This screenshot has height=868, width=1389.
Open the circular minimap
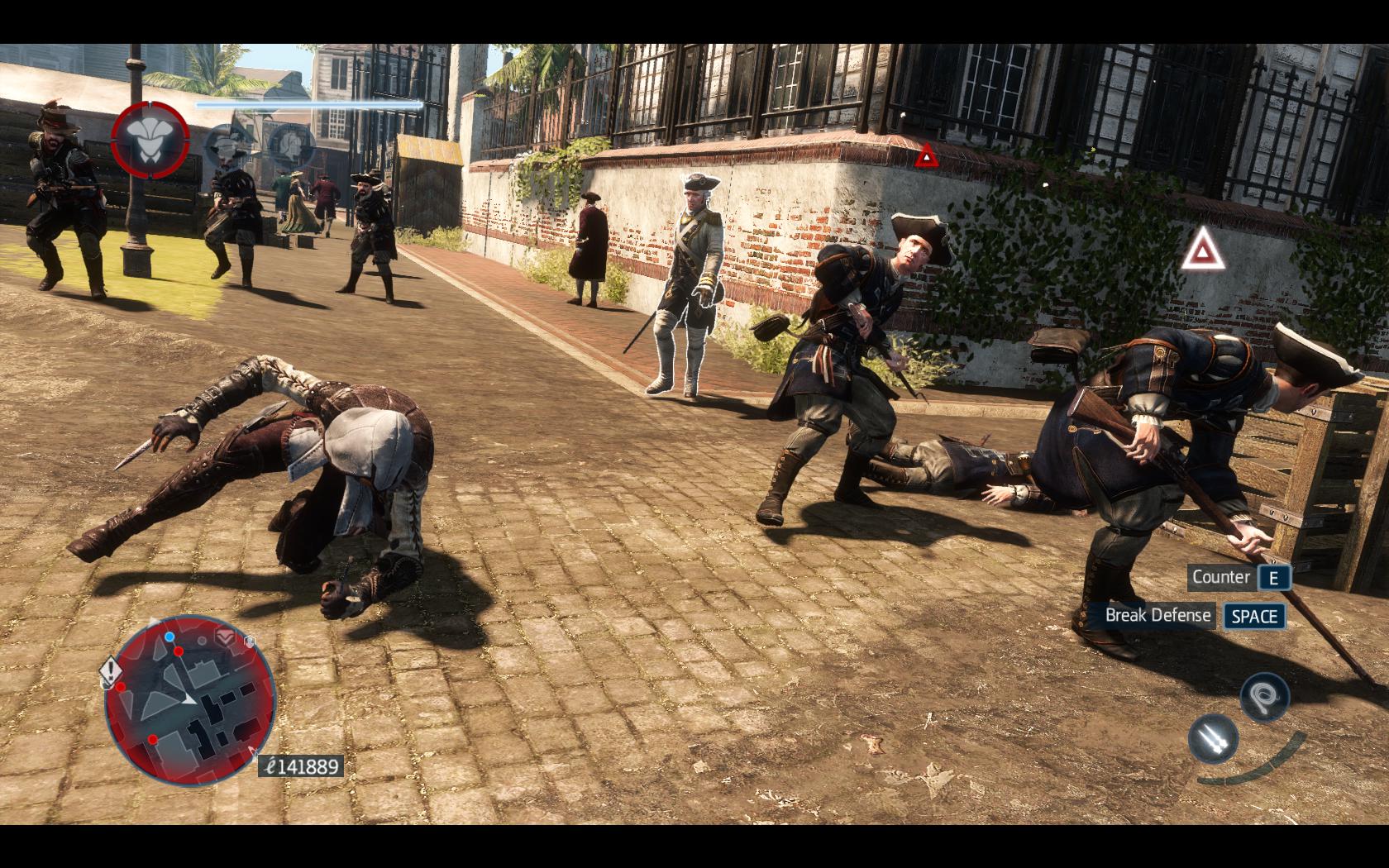[190, 701]
